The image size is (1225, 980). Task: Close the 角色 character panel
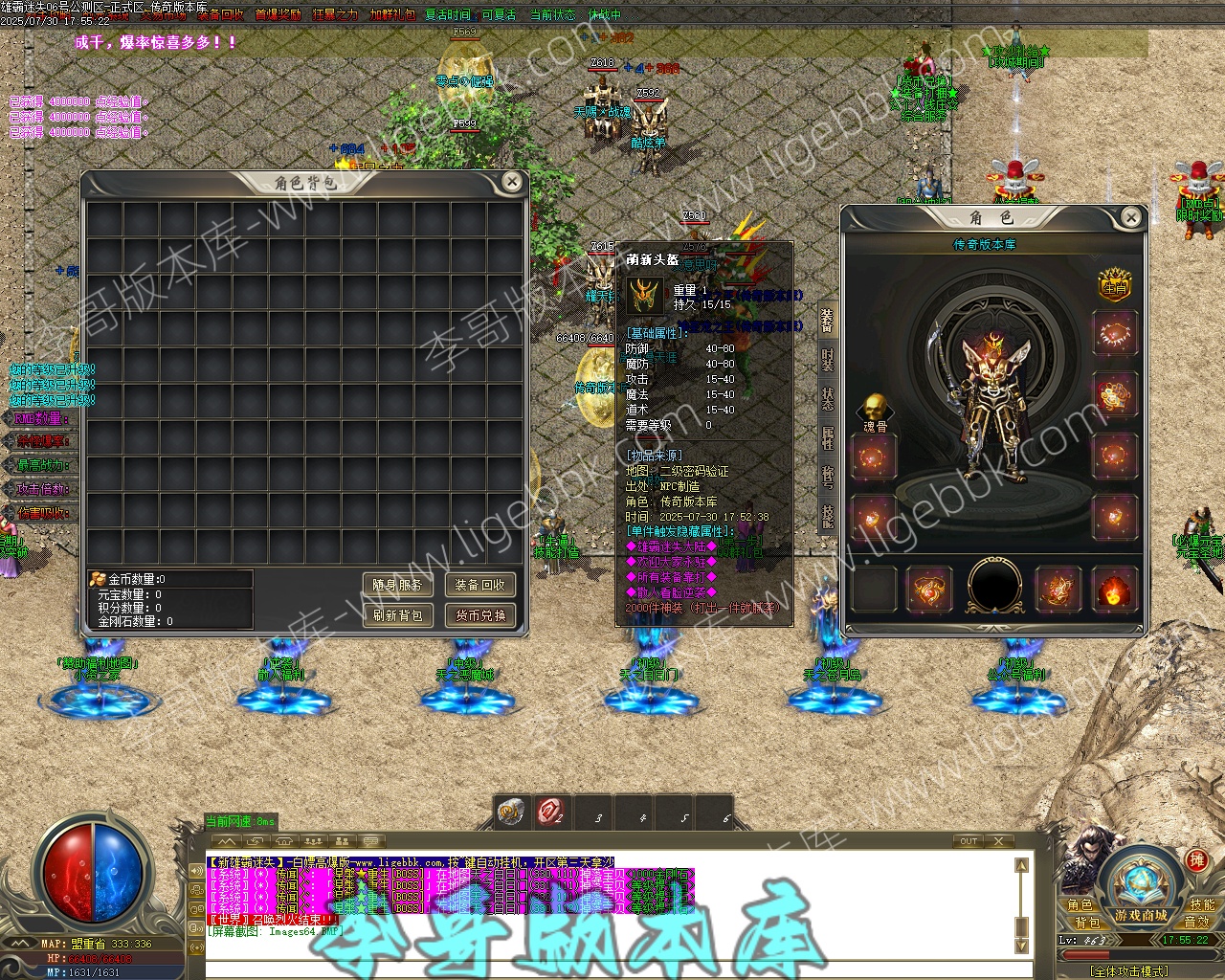[x=1131, y=218]
